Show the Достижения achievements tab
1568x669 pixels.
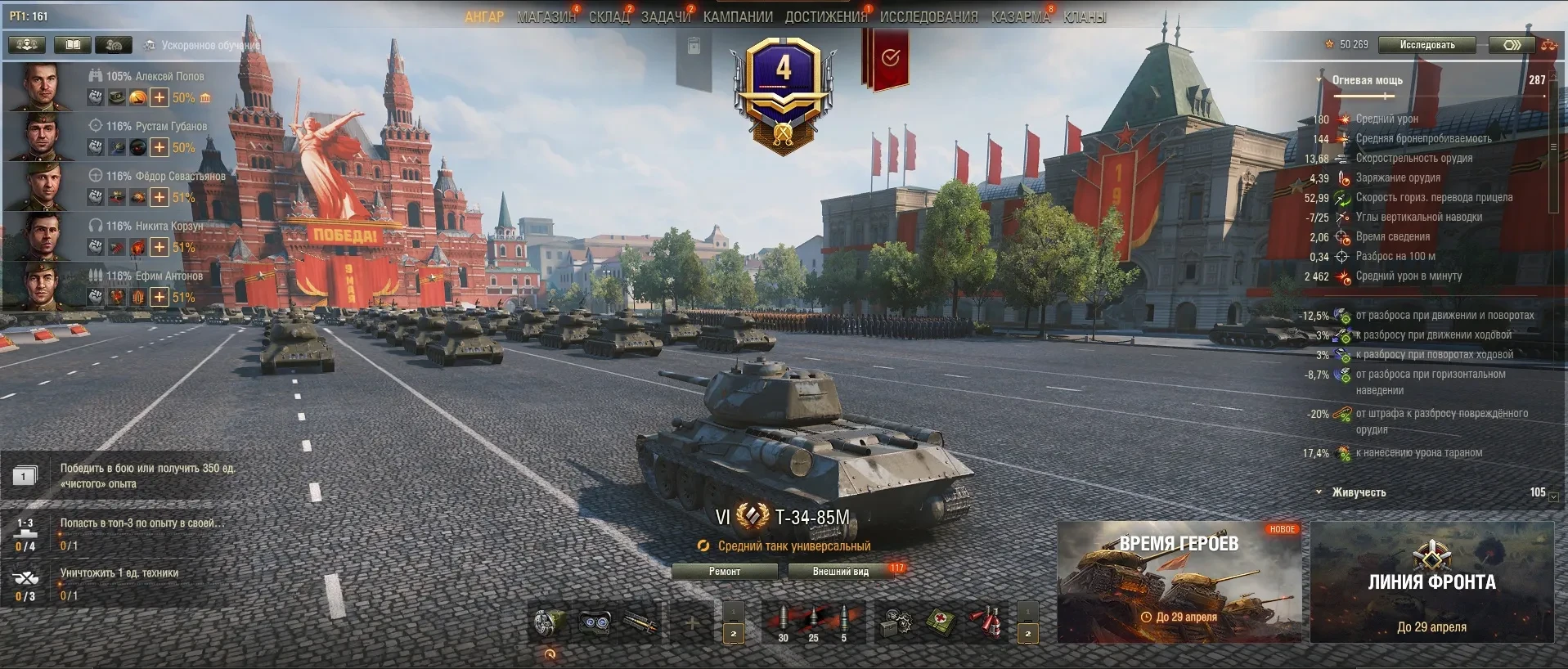tap(825, 17)
